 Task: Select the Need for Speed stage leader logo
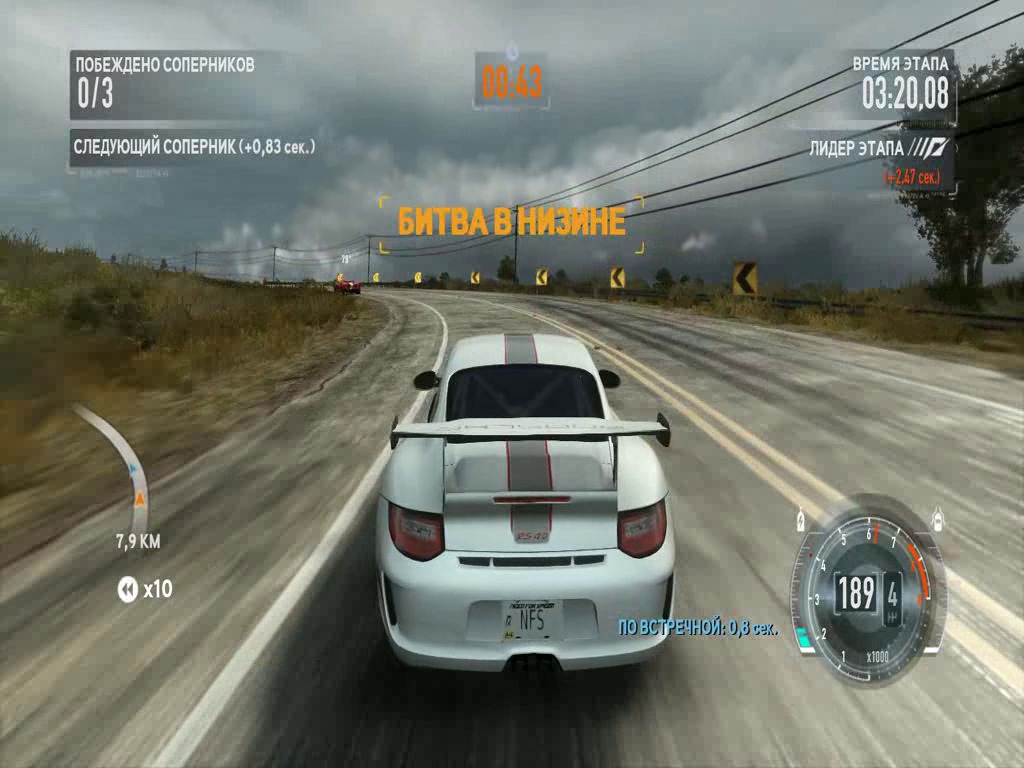[928, 149]
